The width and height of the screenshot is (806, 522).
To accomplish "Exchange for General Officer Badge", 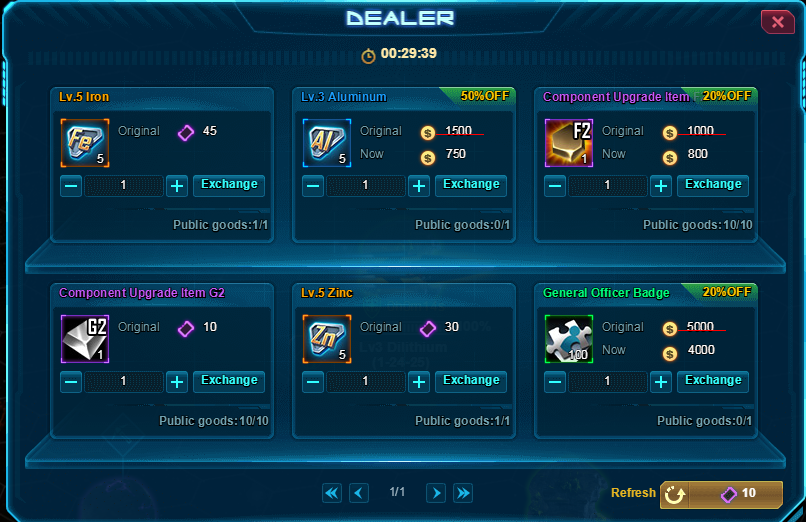I will (x=713, y=381).
